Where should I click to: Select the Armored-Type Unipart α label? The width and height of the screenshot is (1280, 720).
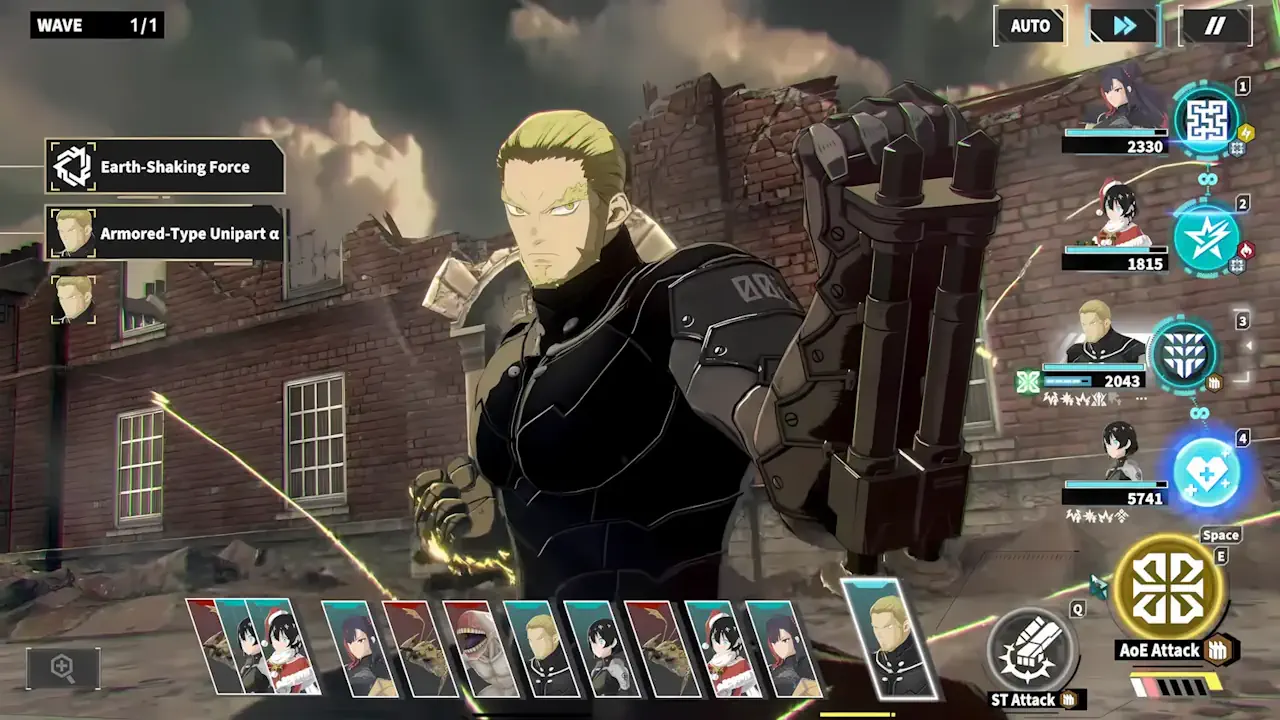(x=166, y=233)
